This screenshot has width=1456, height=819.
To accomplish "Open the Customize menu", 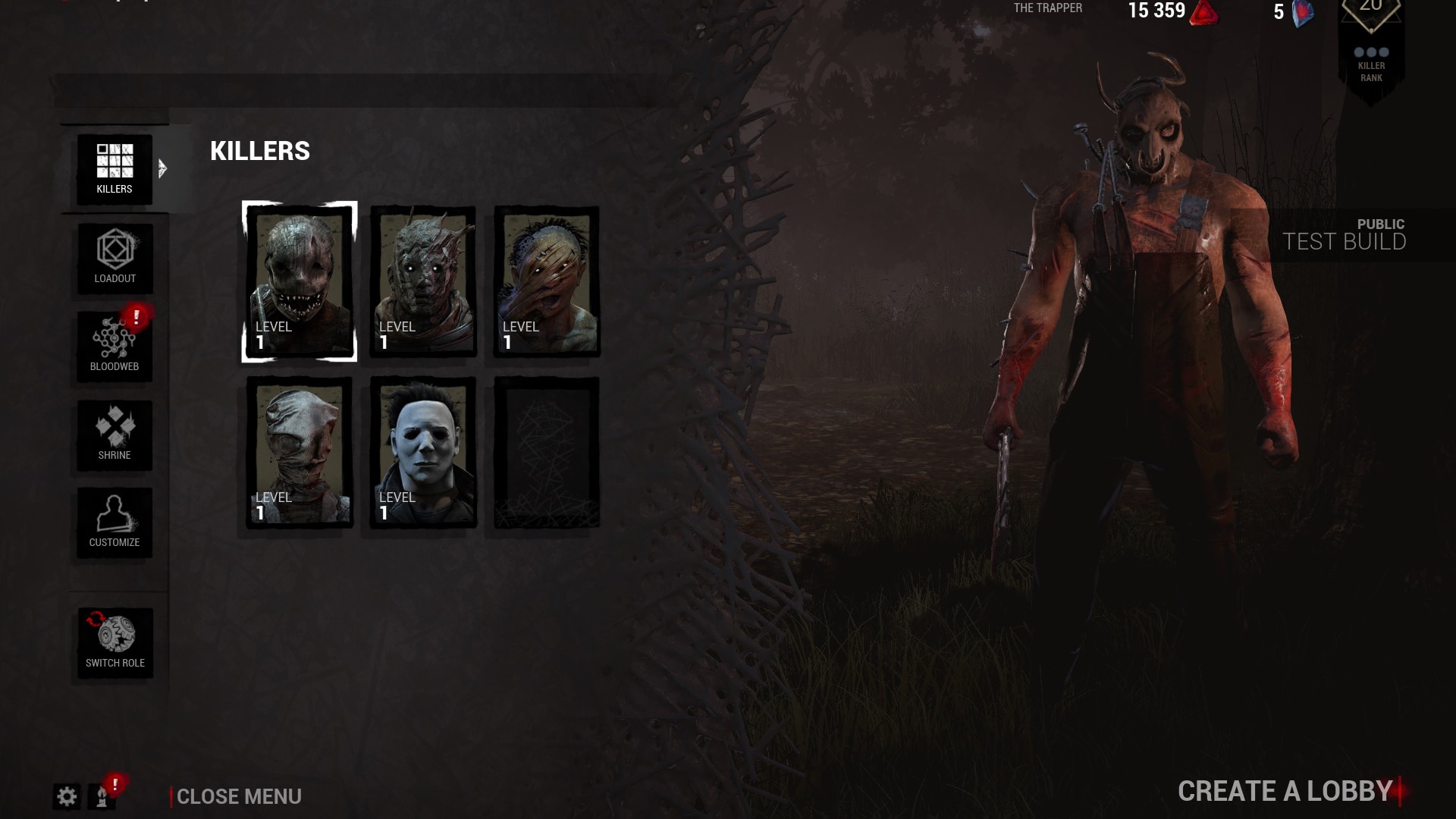I will 115,522.
